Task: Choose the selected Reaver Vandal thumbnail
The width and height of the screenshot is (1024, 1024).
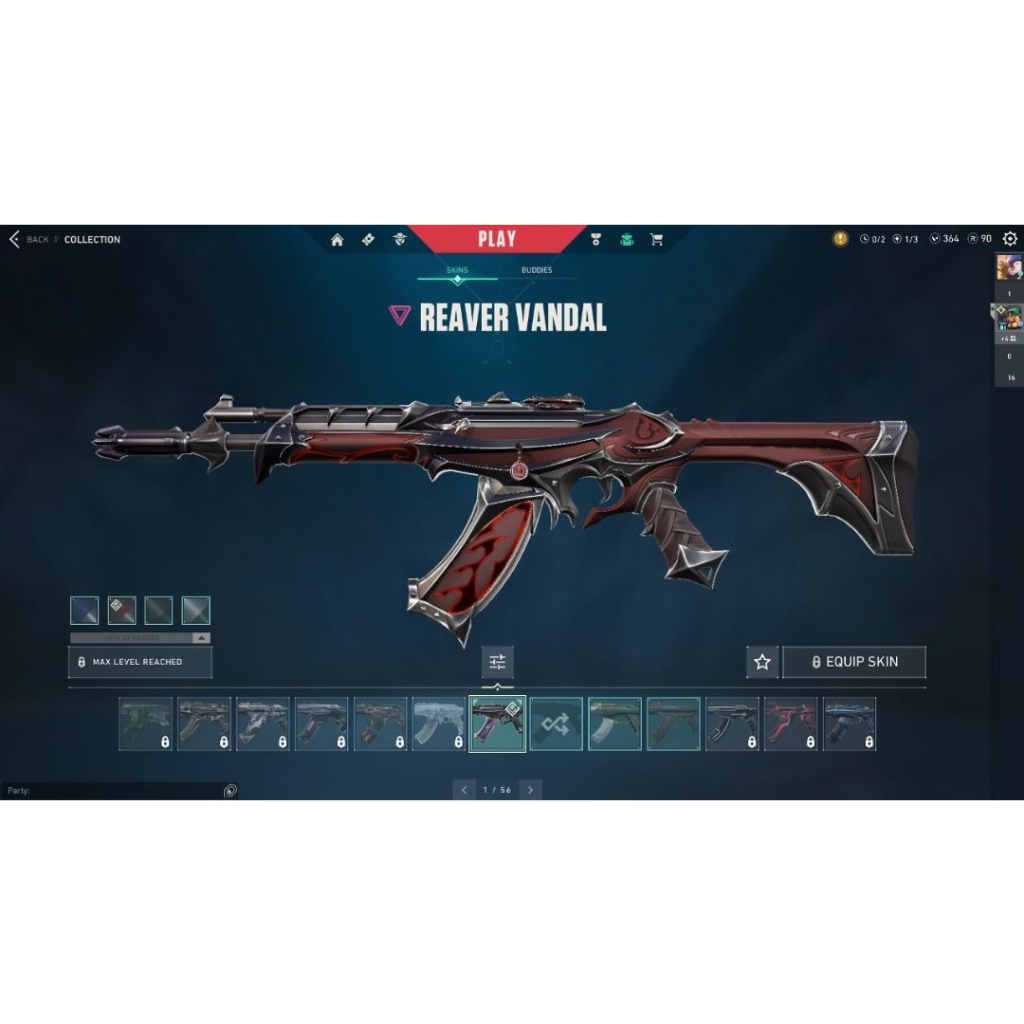Action: pos(497,724)
